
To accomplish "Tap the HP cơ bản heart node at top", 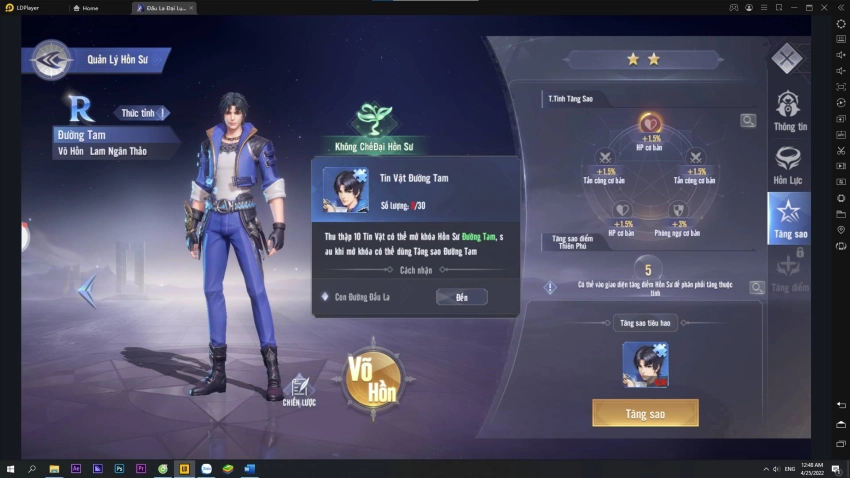I will pyautogui.click(x=650, y=125).
